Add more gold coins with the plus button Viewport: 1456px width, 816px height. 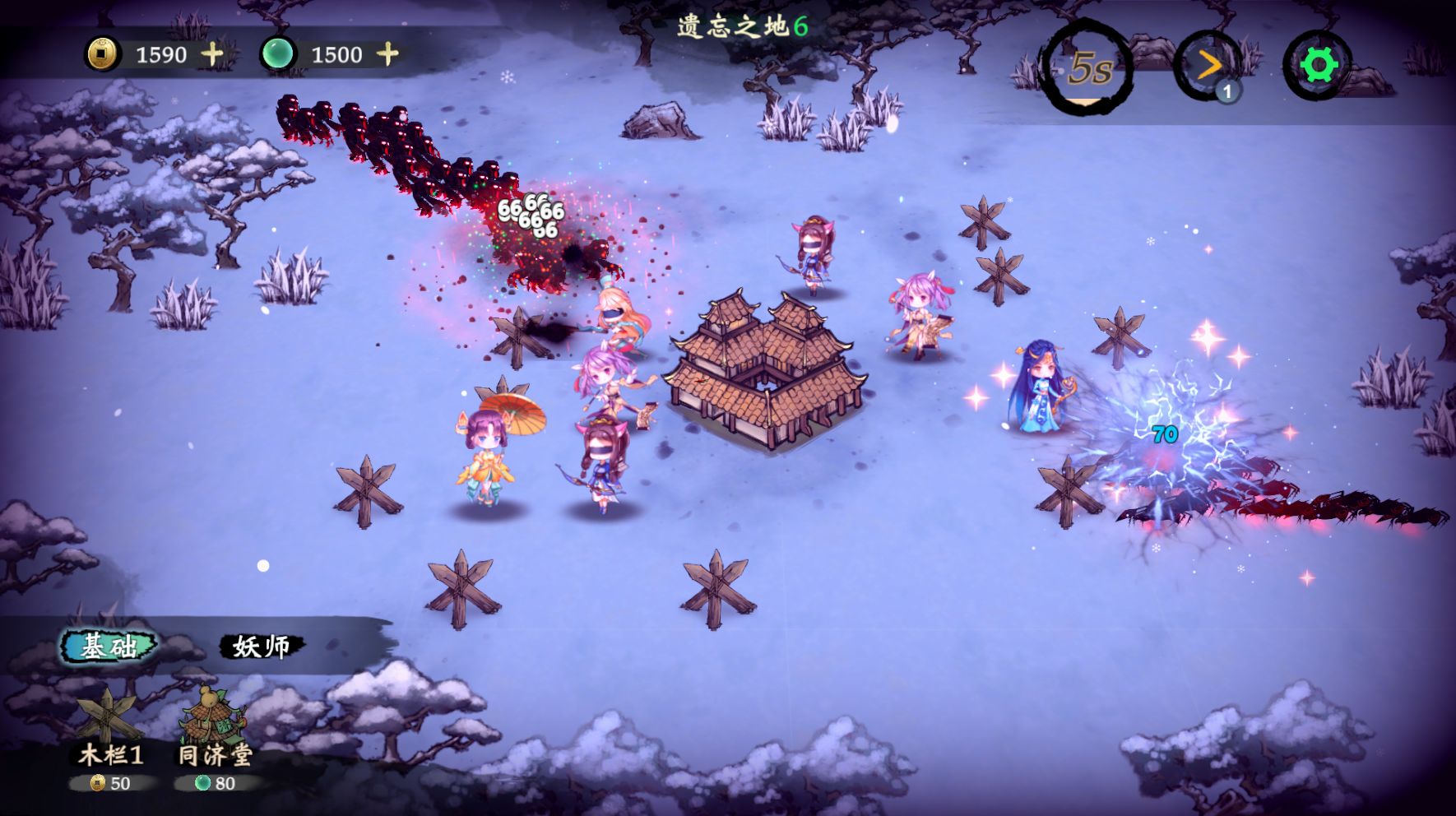tap(213, 54)
